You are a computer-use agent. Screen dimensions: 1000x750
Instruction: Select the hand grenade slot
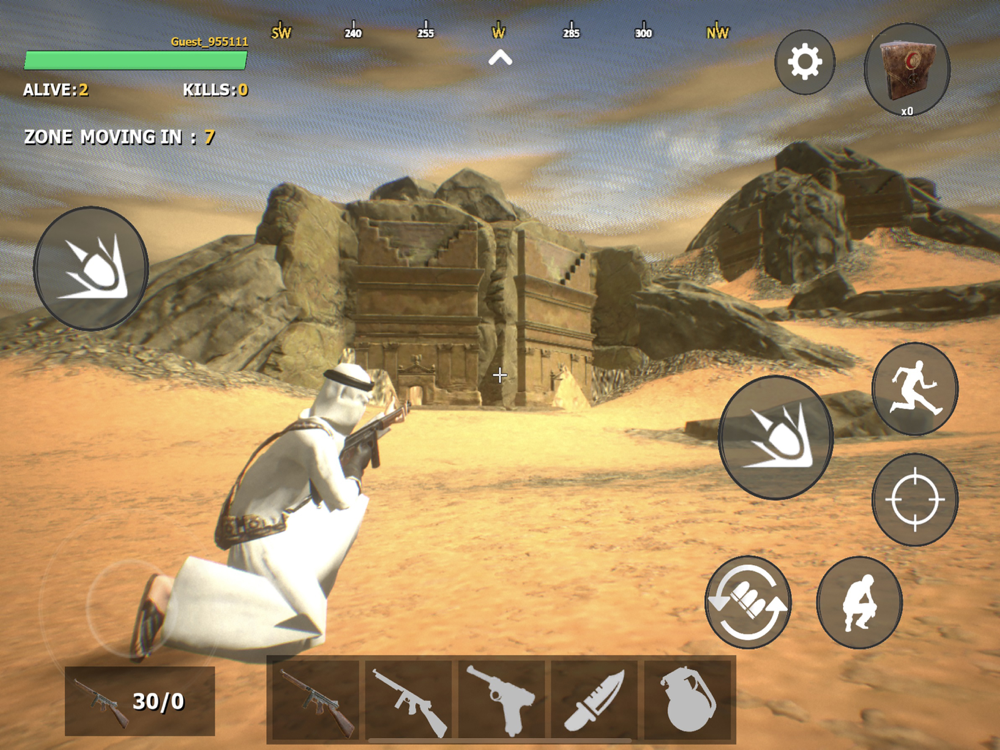coord(687,699)
